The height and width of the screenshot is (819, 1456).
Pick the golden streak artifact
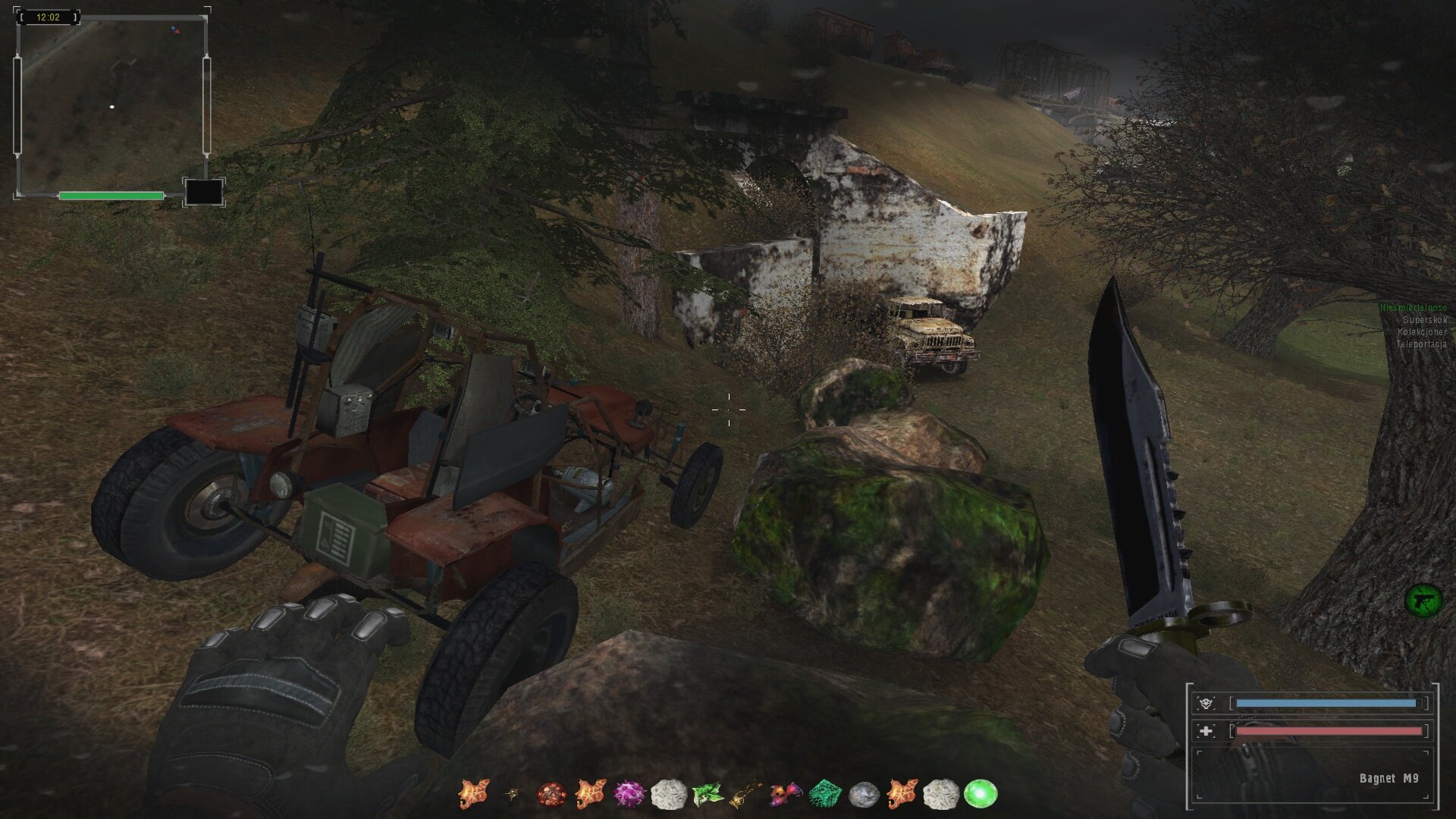[x=745, y=795]
